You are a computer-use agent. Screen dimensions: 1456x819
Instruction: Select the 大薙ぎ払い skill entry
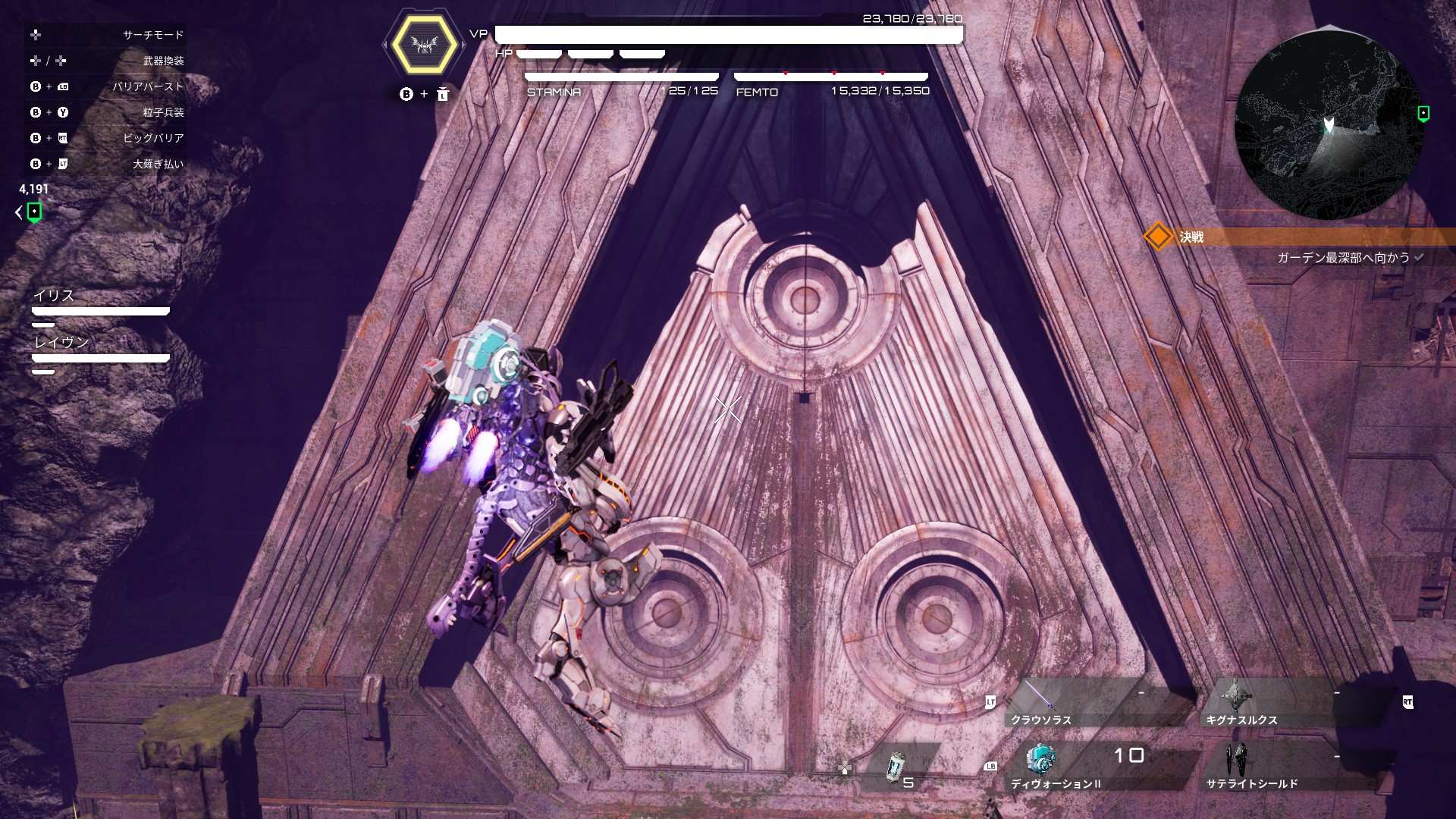(x=158, y=164)
